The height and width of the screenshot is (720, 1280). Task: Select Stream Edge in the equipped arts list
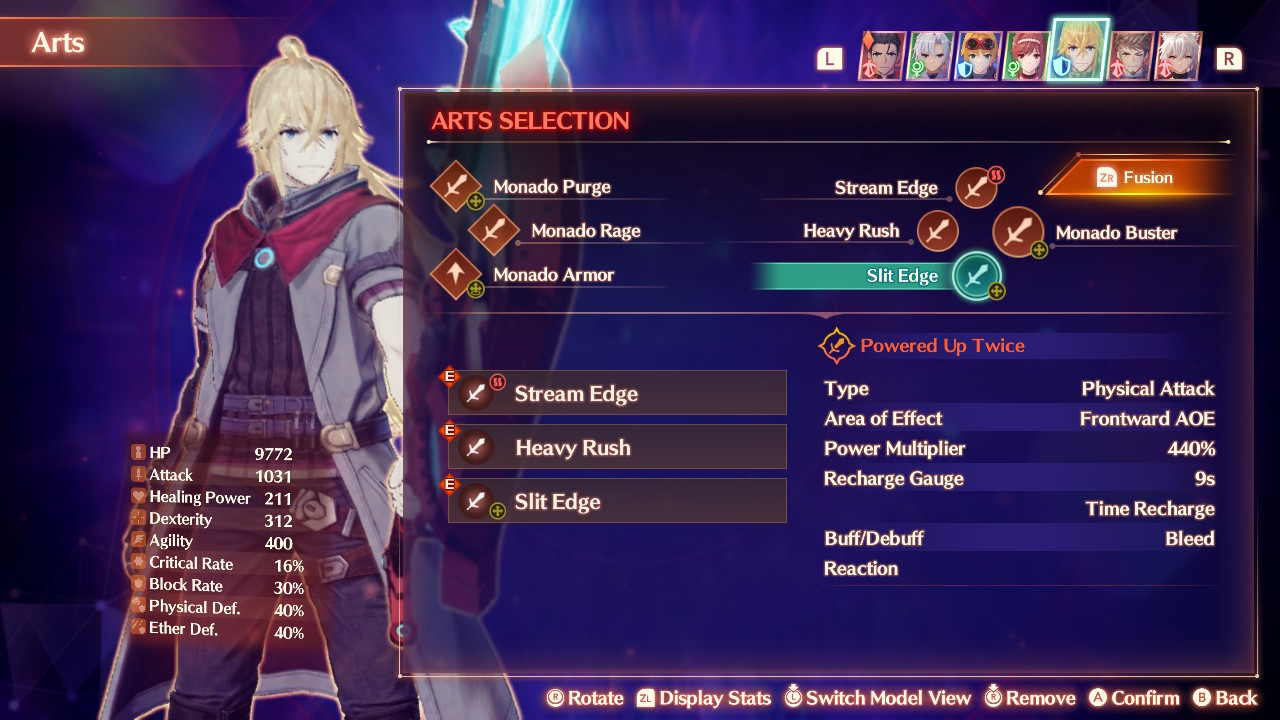pyautogui.click(x=616, y=393)
